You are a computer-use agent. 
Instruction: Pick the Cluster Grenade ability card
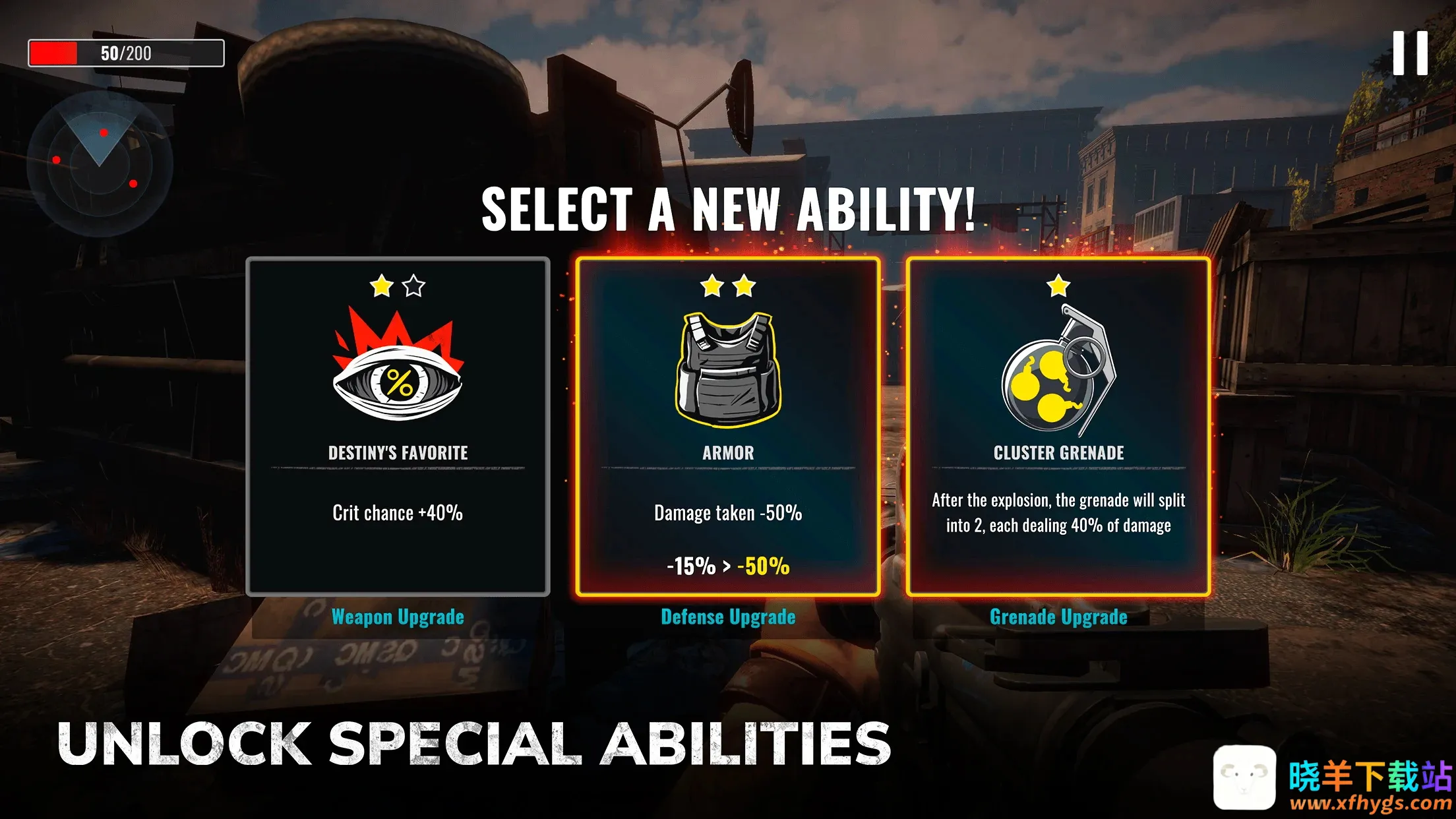point(1058,427)
